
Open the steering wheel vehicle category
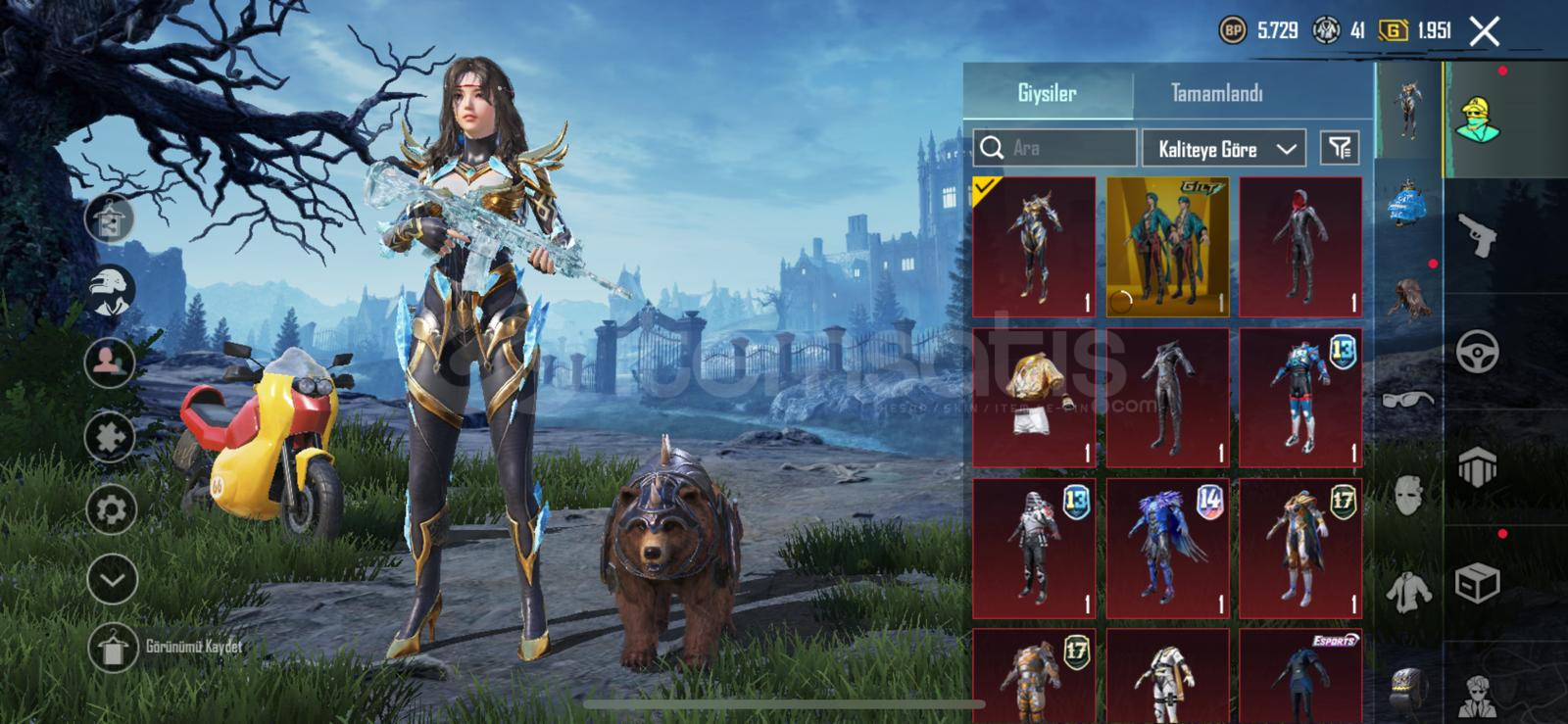coord(1478,352)
